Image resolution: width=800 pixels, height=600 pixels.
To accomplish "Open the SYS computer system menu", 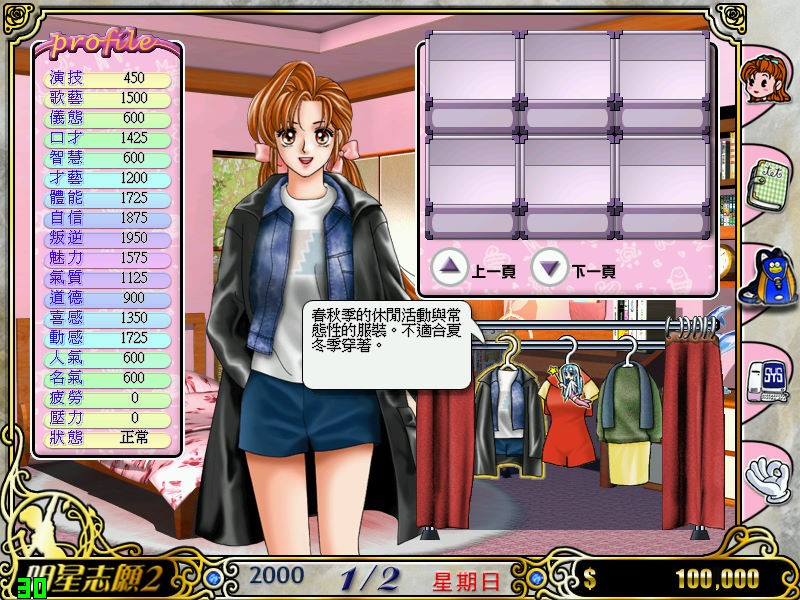I will click(767, 380).
